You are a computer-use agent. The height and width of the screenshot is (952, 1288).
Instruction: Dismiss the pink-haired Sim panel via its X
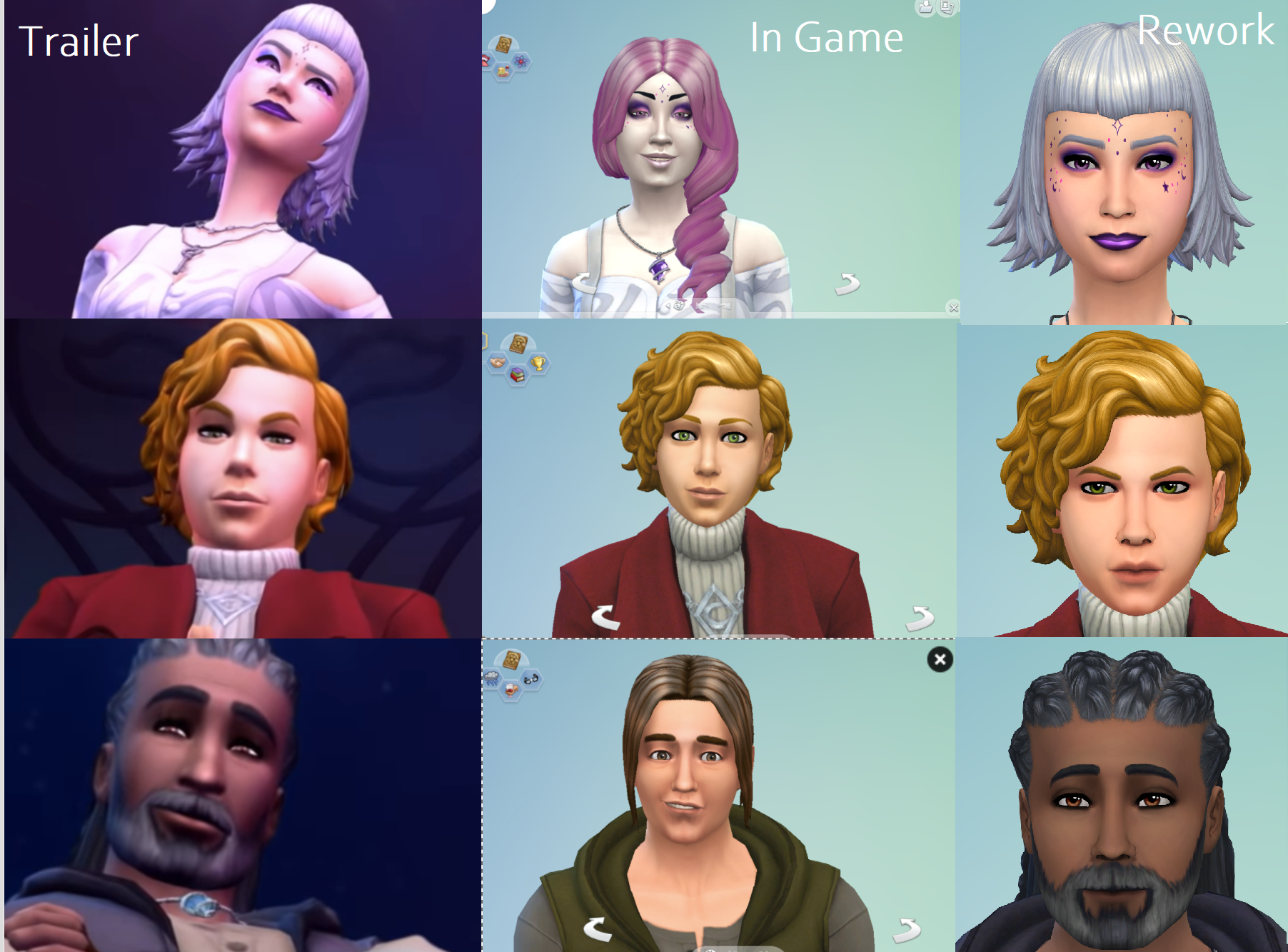coord(953,307)
